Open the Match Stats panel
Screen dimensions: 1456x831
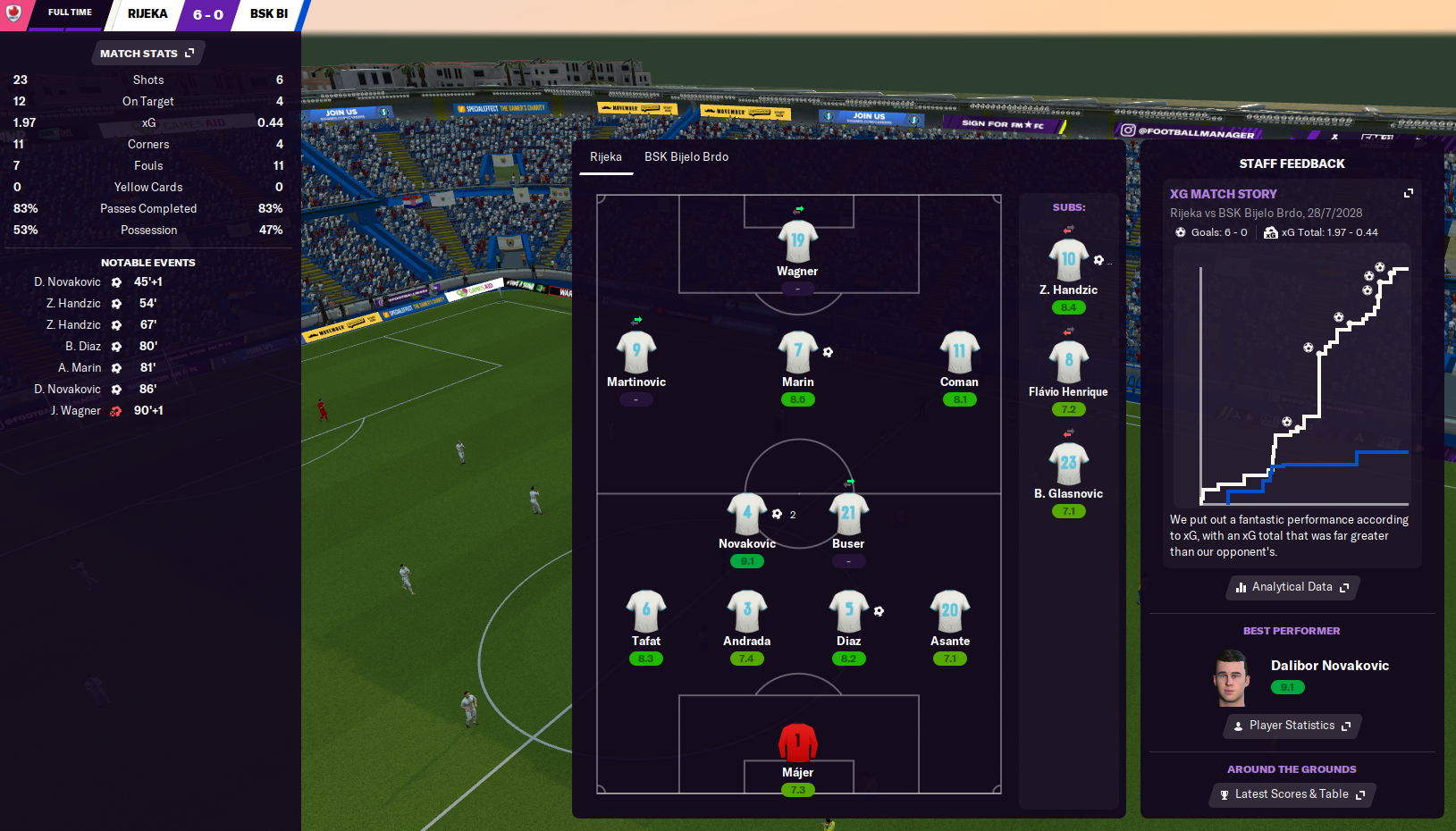pyautogui.click(x=147, y=54)
